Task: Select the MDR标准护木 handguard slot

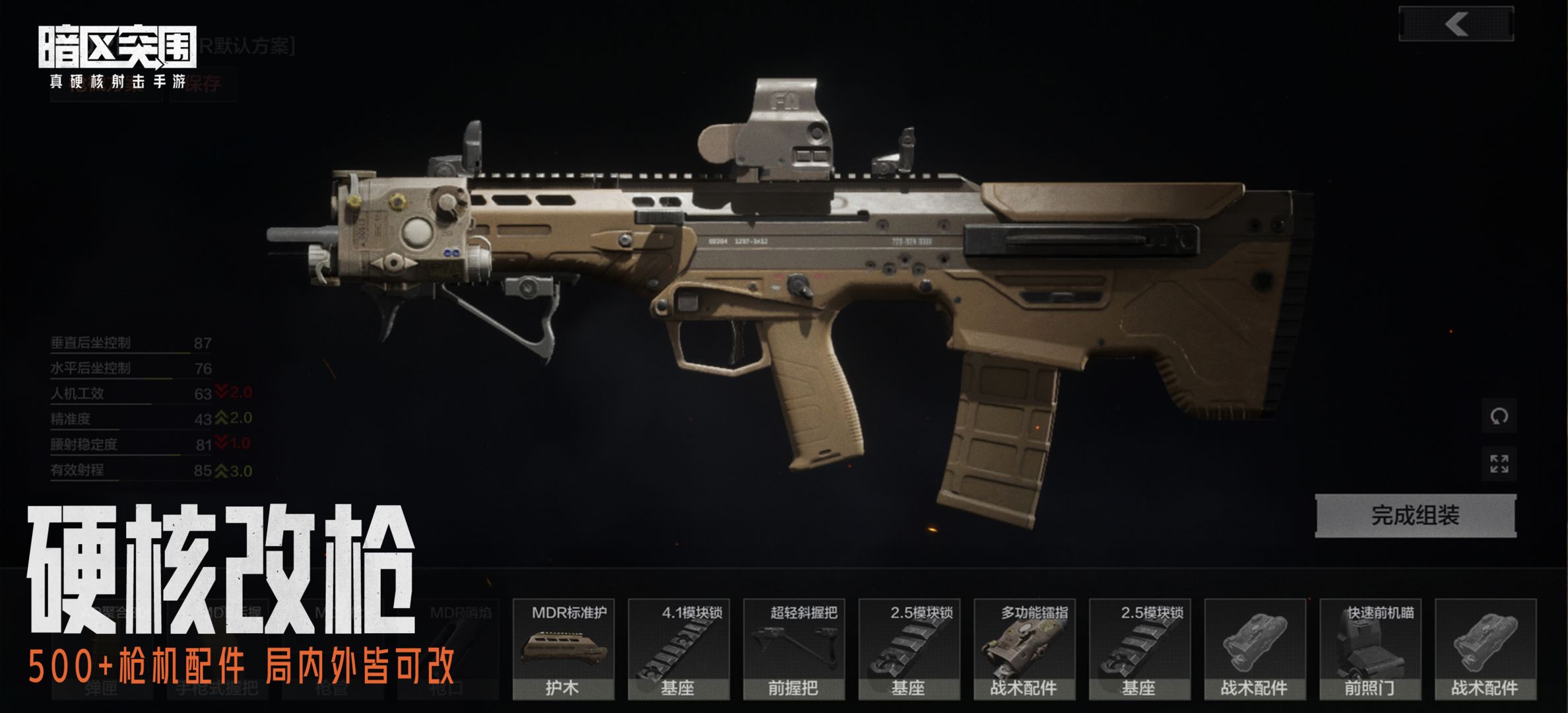Action: point(563,649)
